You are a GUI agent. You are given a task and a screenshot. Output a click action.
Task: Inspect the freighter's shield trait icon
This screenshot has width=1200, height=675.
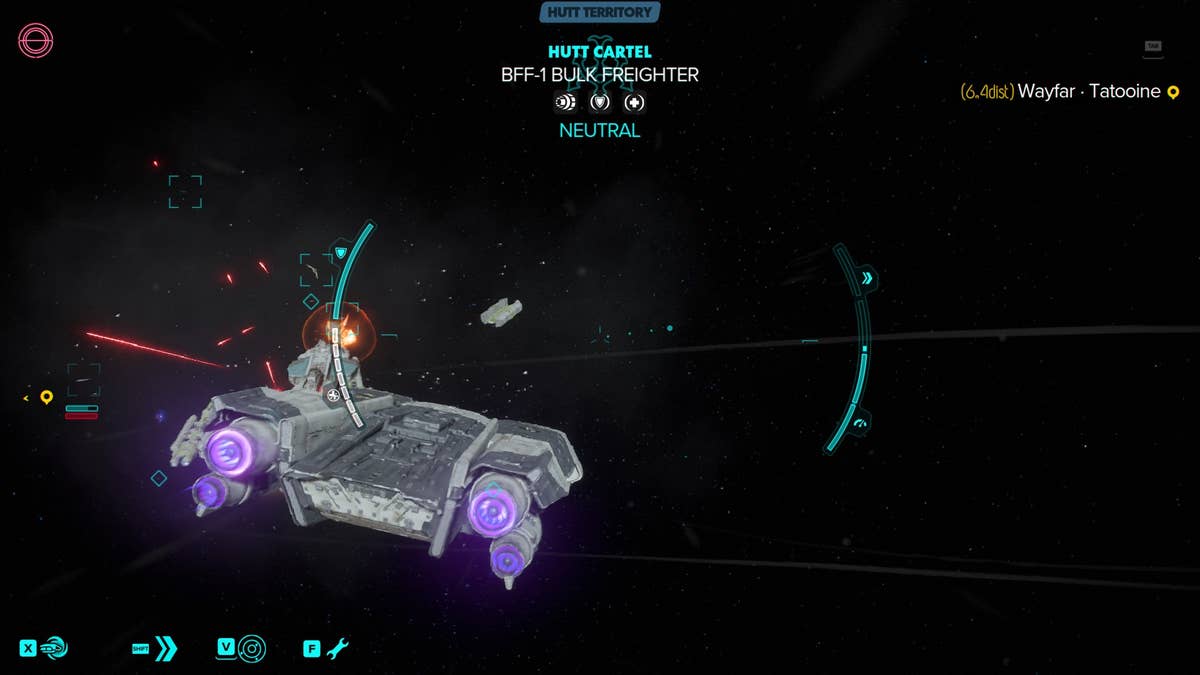click(x=600, y=102)
